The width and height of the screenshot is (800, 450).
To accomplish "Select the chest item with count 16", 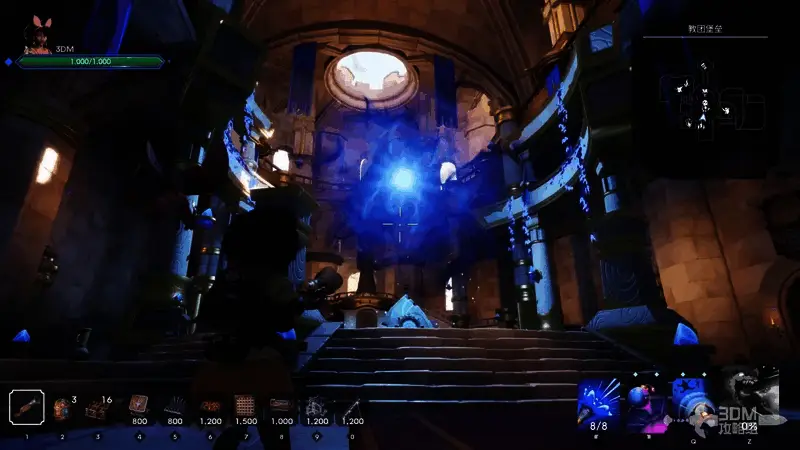I will [x=99, y=408].
